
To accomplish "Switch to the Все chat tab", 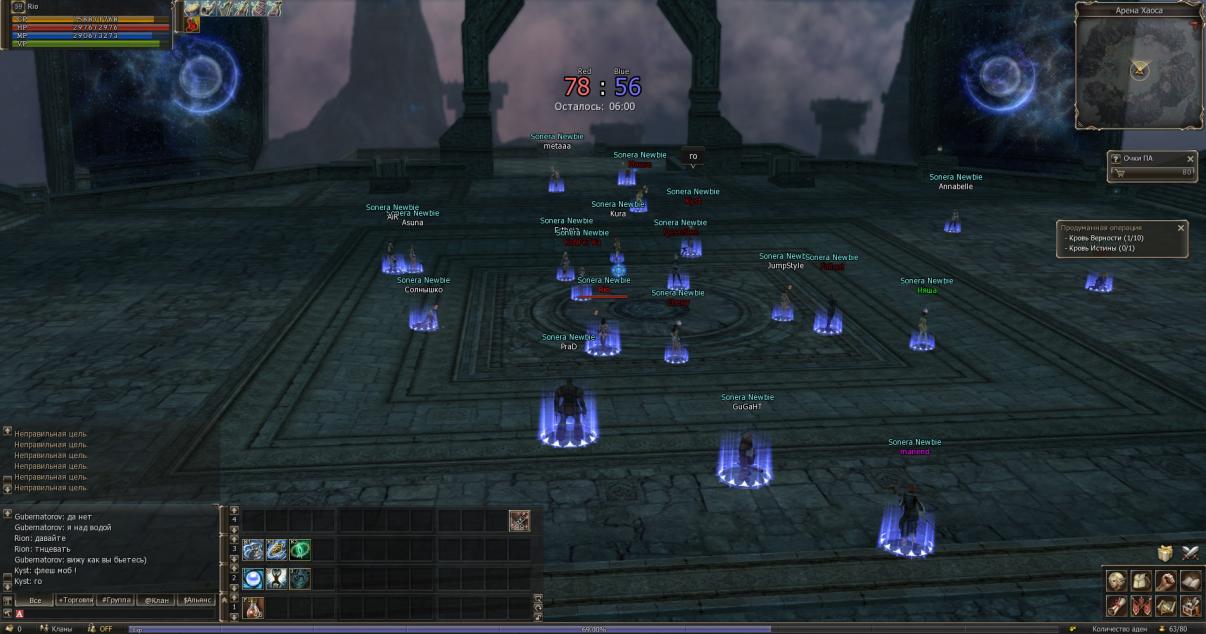I will [x=35, y=600].
